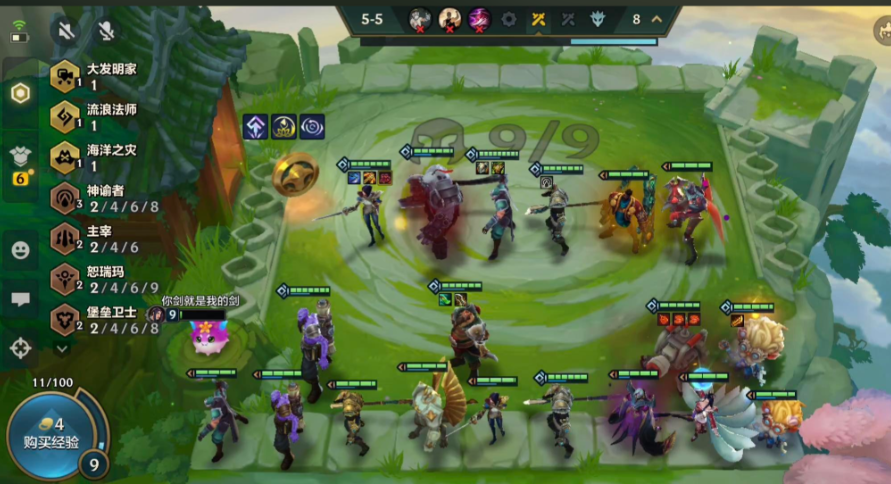Select the highlighted crossed swords stage icon
This screenshot has width=891, height=484.
[x=538, y=19]
